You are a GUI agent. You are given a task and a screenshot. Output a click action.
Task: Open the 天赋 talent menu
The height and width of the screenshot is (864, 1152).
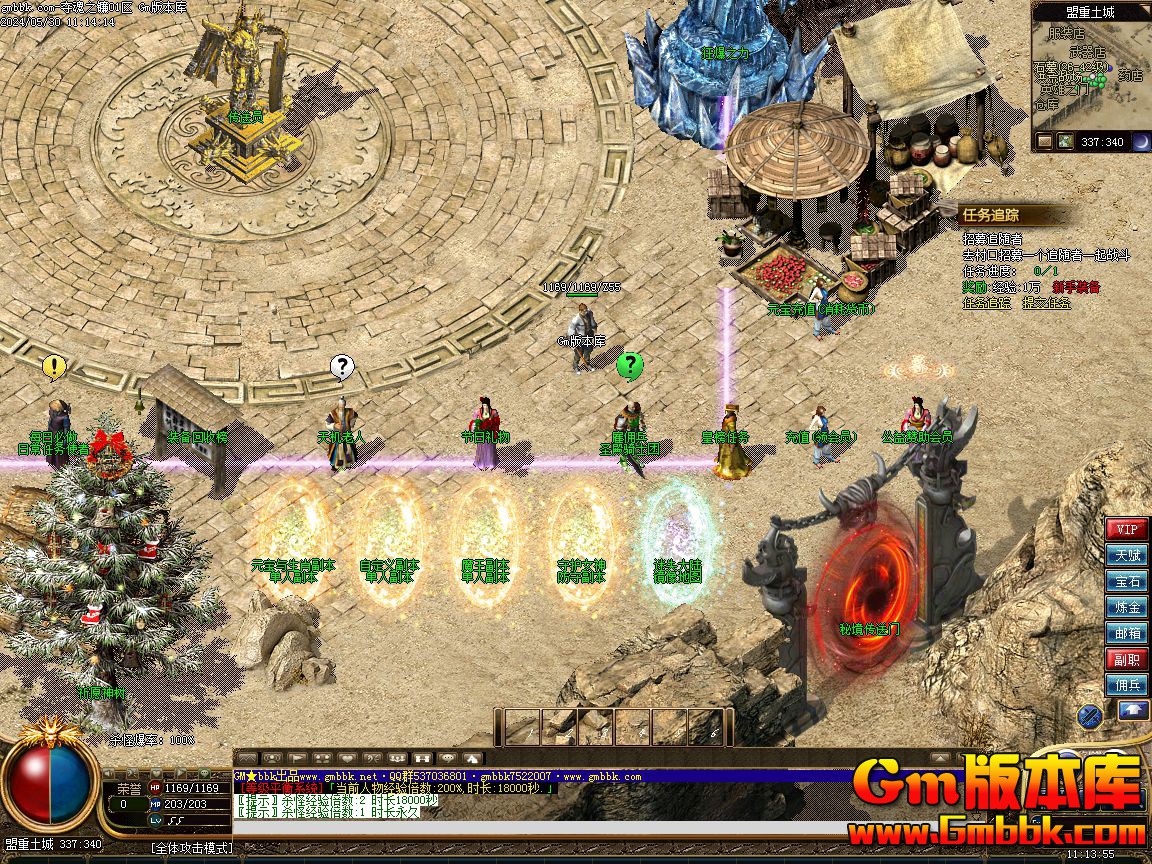click(x=1127, y=555)
